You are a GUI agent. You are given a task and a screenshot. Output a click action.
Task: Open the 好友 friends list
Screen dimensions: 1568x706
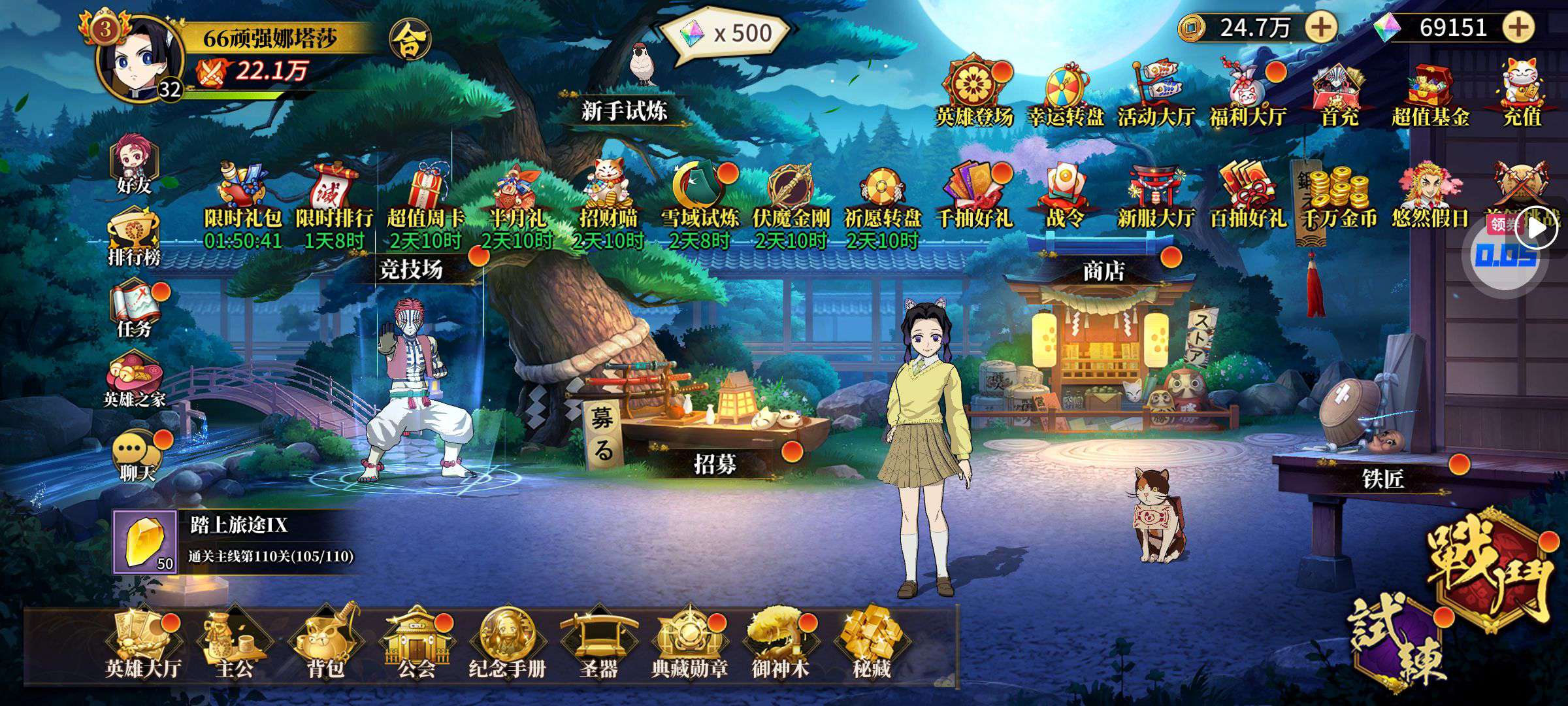(134, 167)
